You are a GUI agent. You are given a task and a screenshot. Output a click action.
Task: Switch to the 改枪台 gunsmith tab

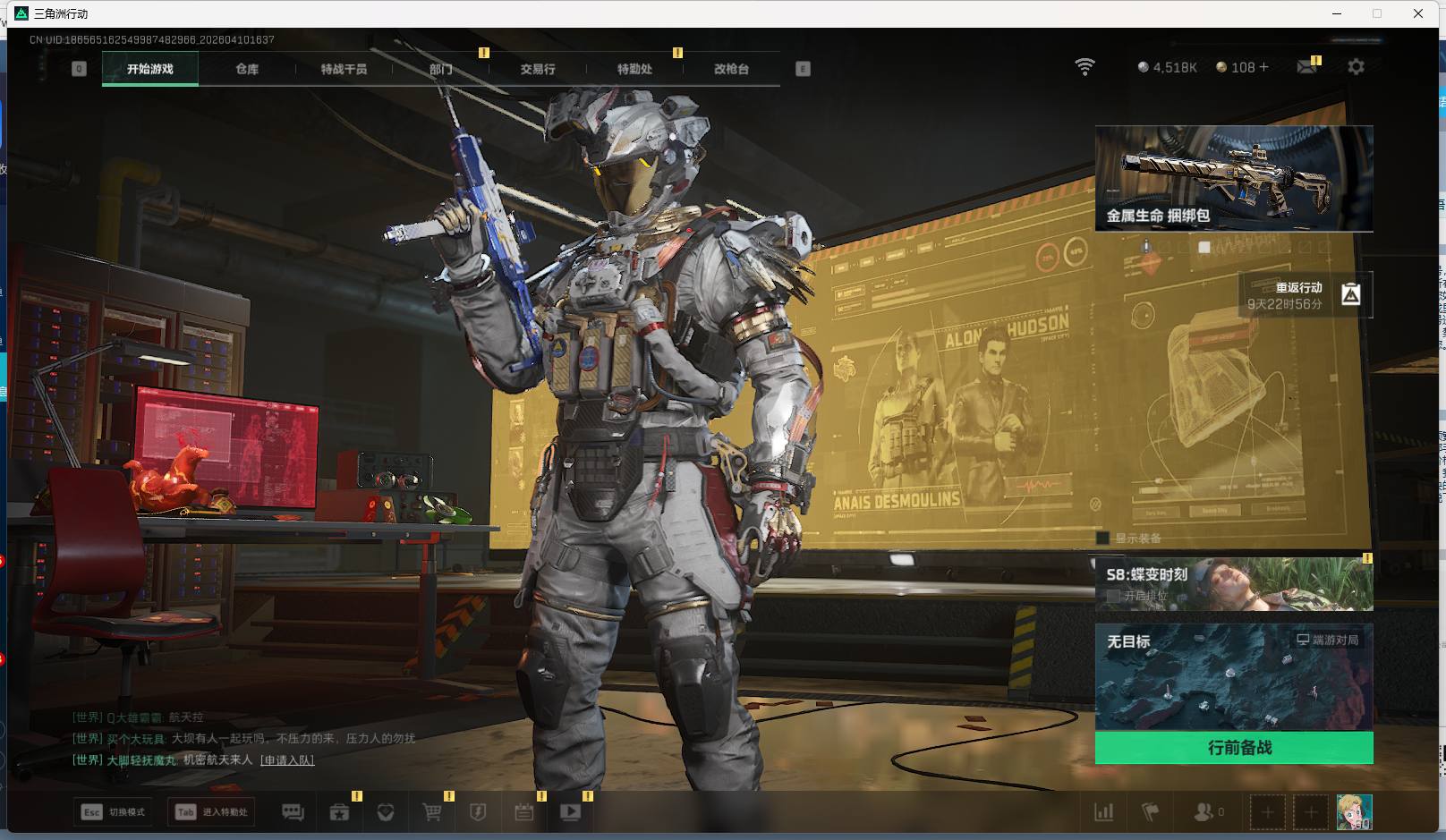pyautogui.click(x=731, y=69)
